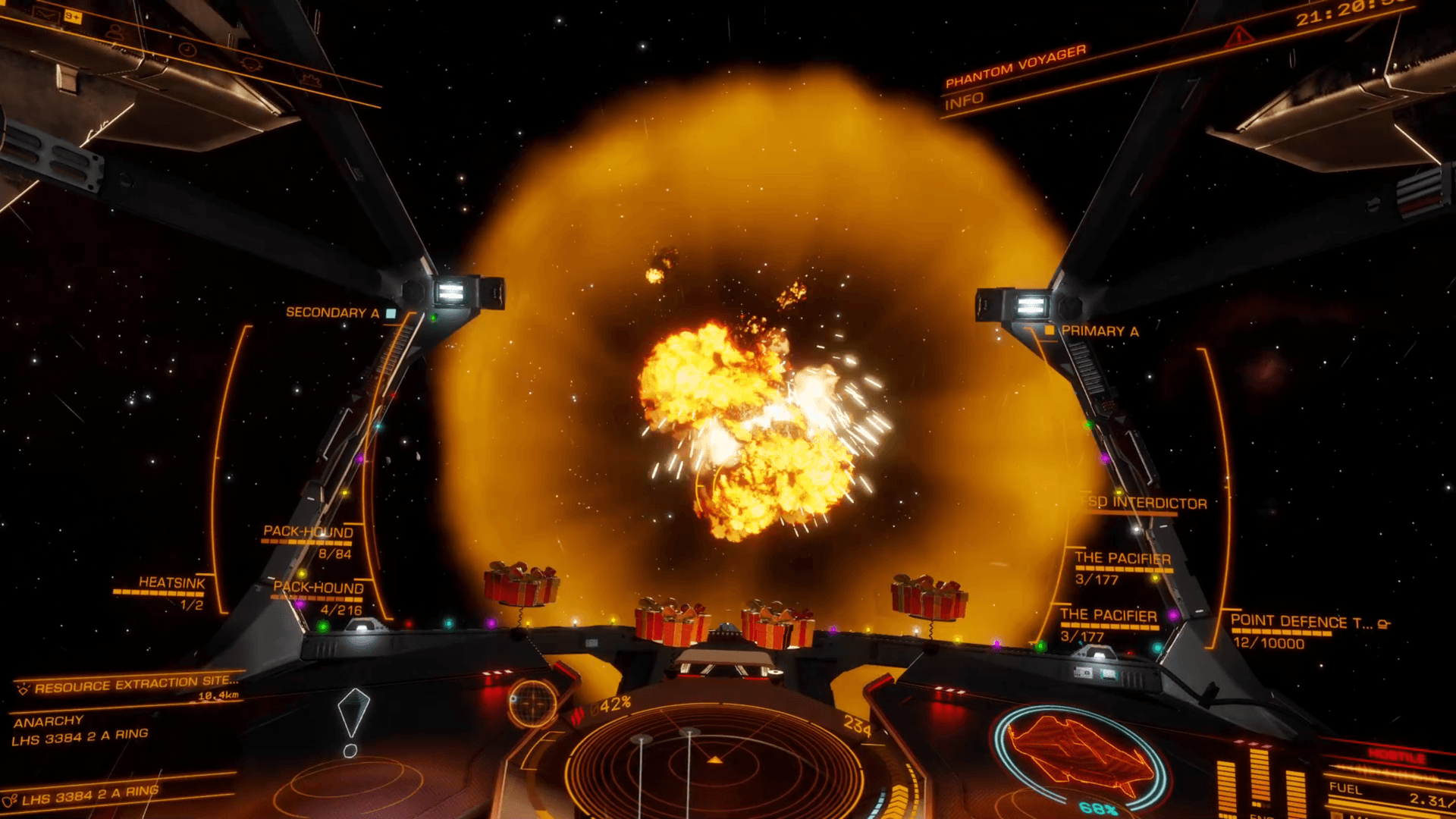
Task: Select the Point Defence Turret entry
Action: pyautogui.click(x=1301, y=622)
